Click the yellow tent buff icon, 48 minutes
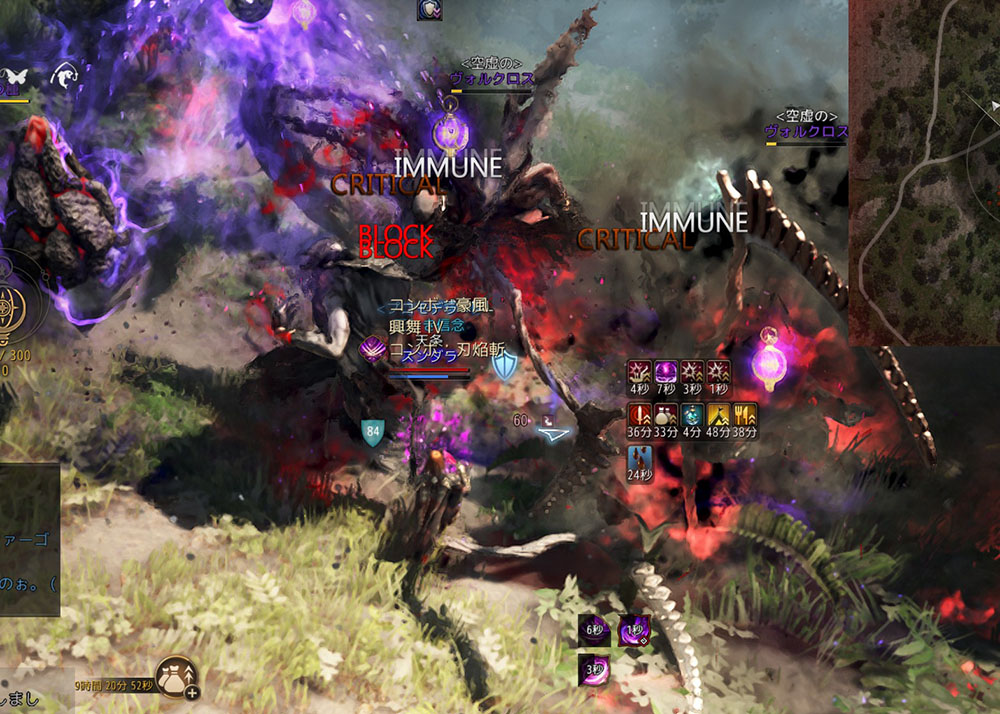The width and height of the screenshot is (1000, 714). pos(718,416)
